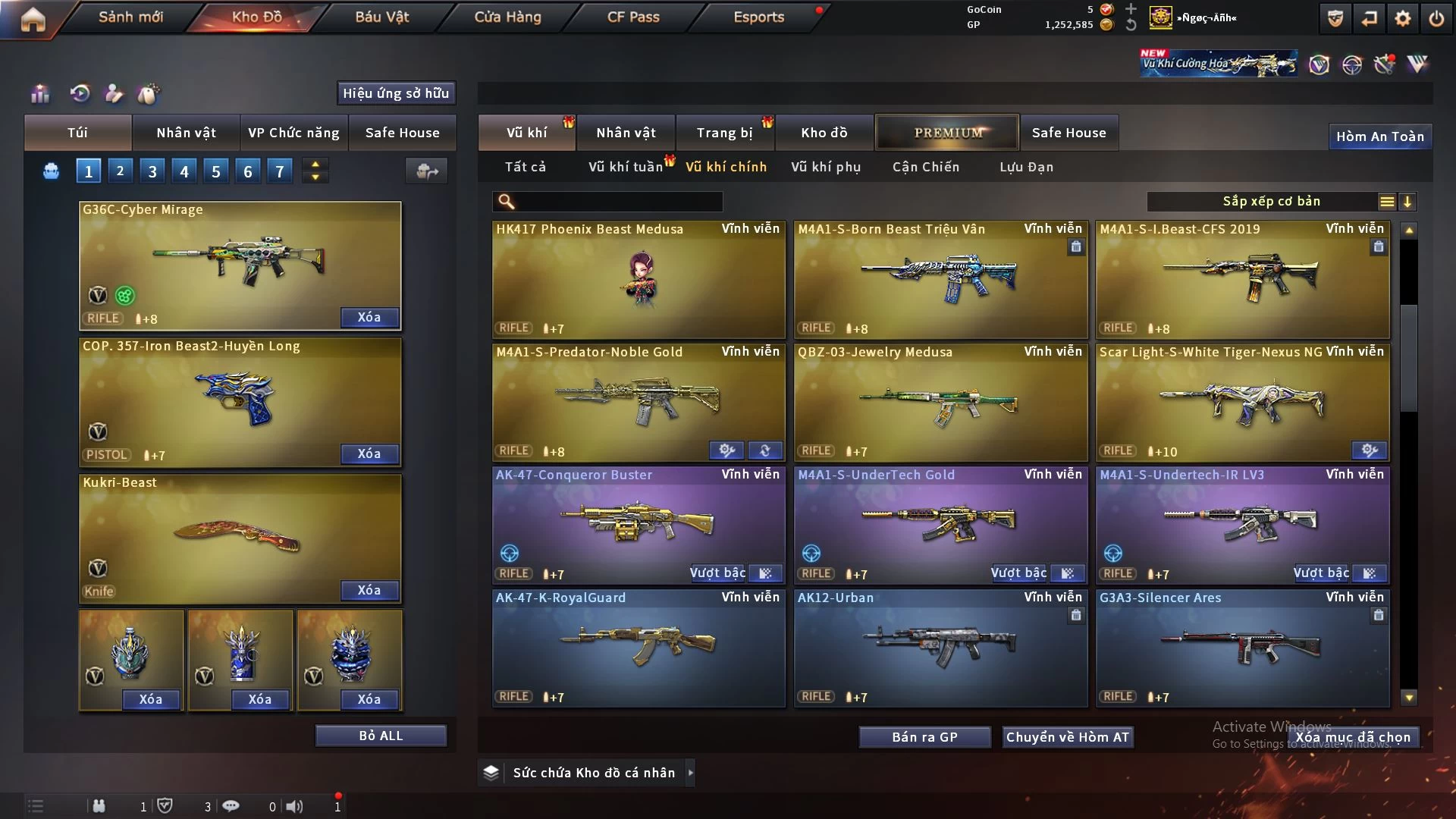Return to the home lobby icon
This screenshot has width=1456, height=819.
pos(33,19)
